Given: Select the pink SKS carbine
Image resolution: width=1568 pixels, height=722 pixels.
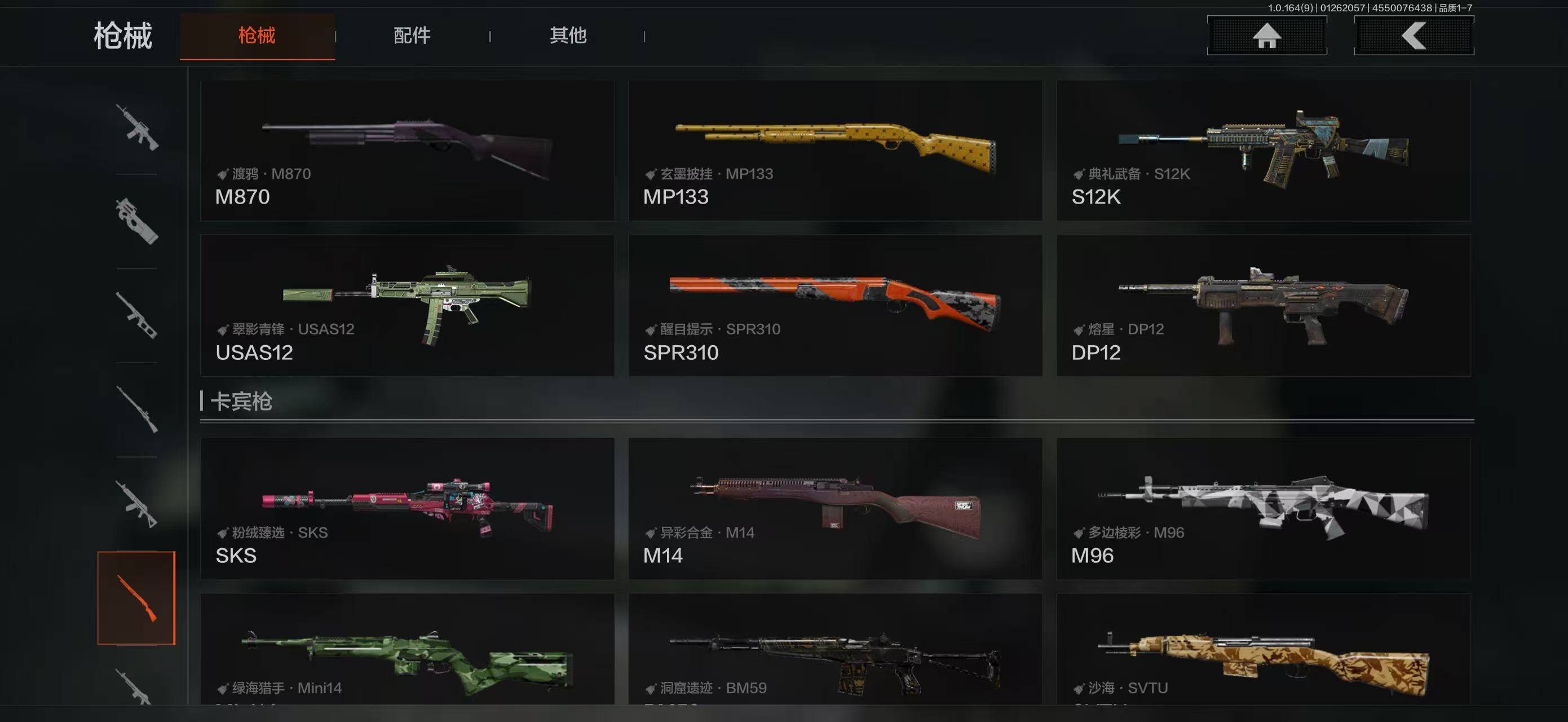Looking at the screenshot, I should coord(407,508).
